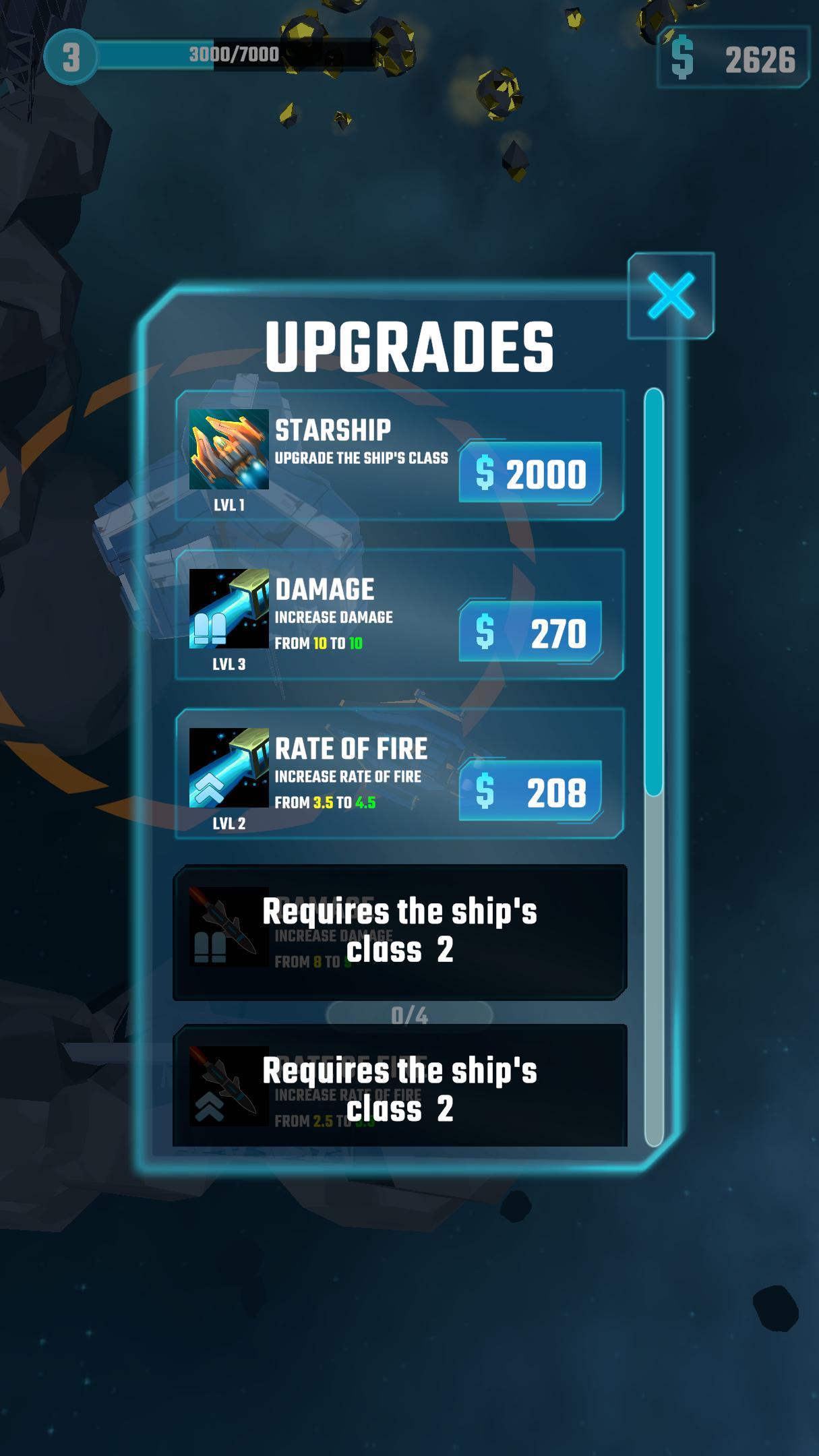This screenshot has width=819, height=1456.
Task: Click the laser Rate of Fire icon
Action: (x=229, y=768)
